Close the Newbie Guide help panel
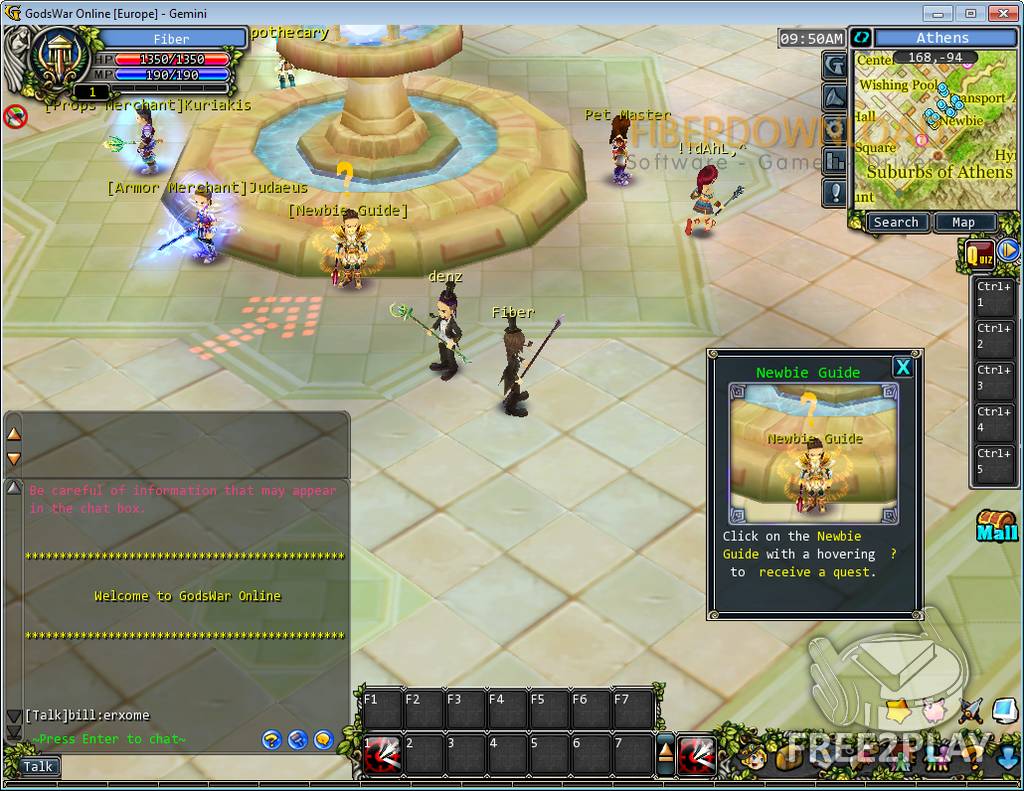Image resolution: width=1024 pixels, height=791 pixels. point(903,367)
